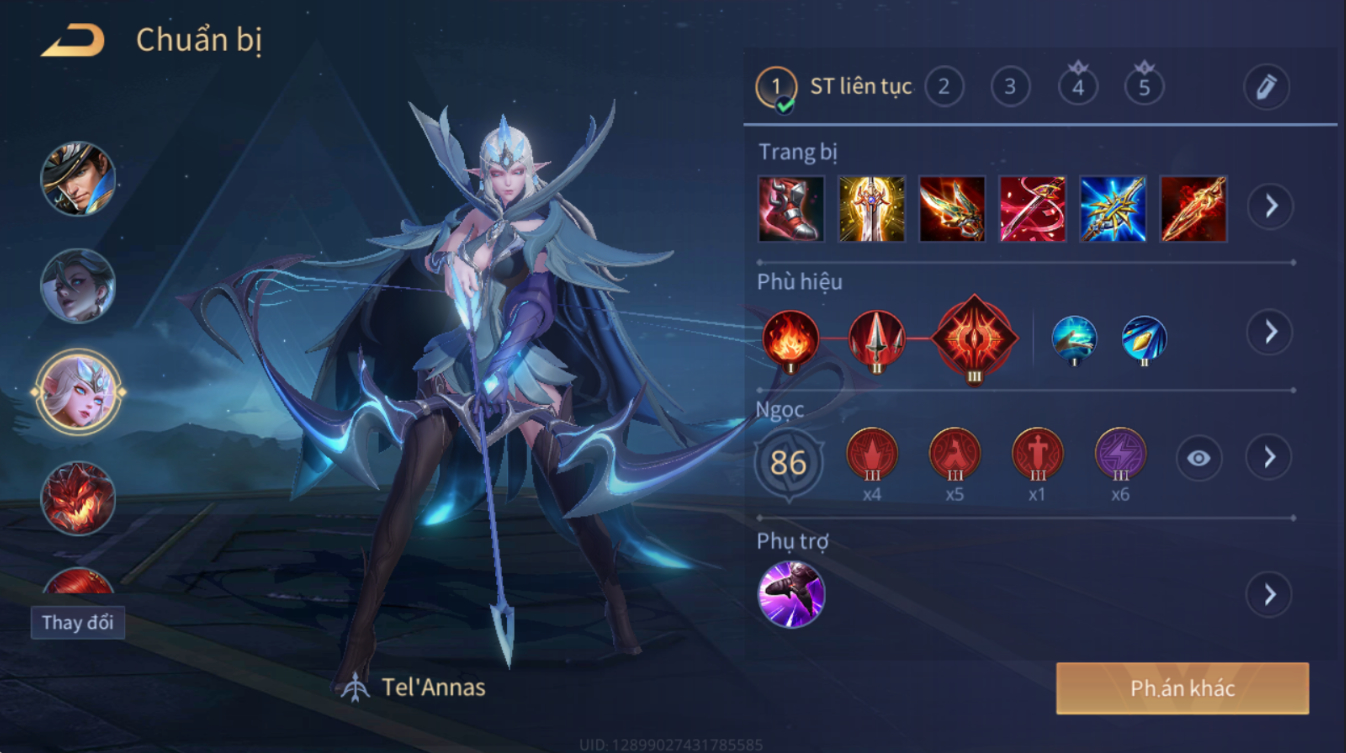This screenshot has width=1346, height=753.
Task: Expand the Phù hiệu badge details arrow
Action: coord(1270,332)
